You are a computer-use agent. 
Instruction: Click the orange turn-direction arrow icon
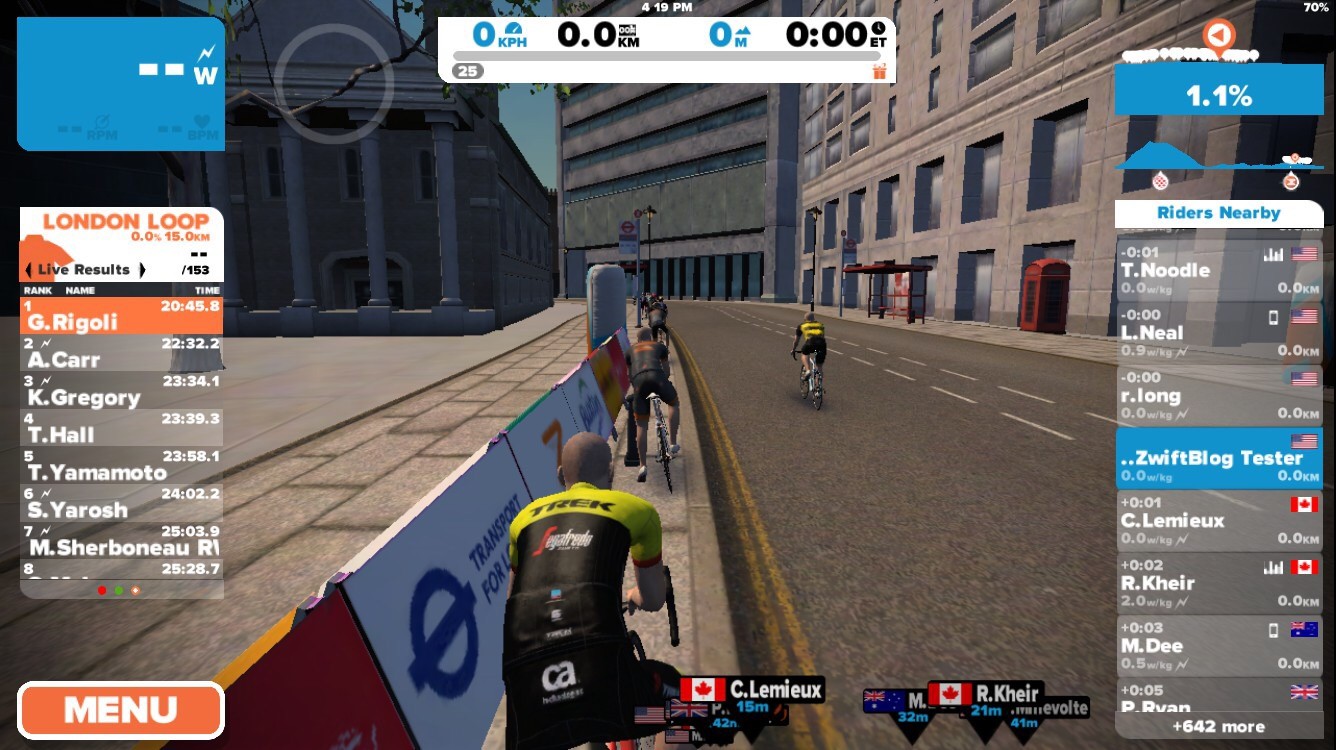[x=1217, y=36]
